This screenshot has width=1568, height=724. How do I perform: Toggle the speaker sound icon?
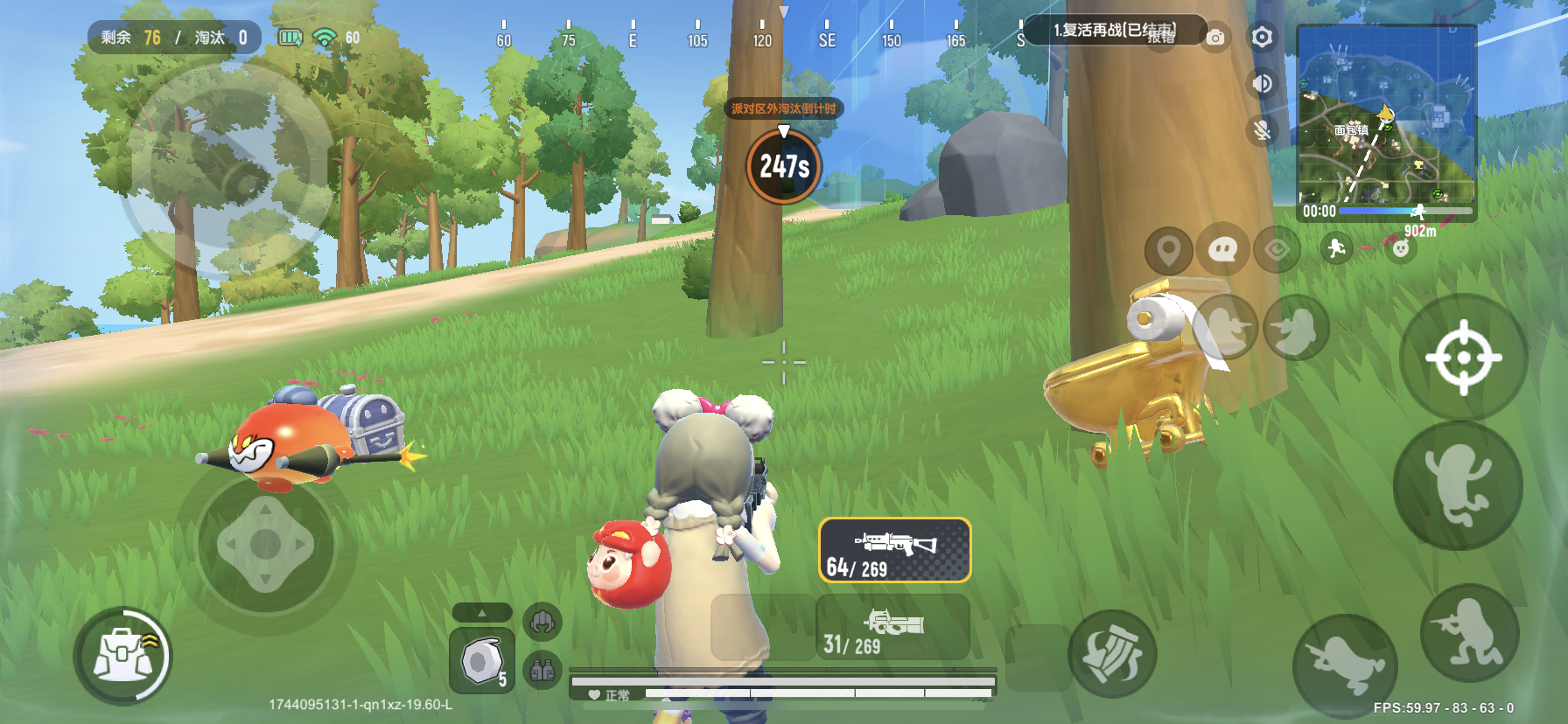[1262, 84]
